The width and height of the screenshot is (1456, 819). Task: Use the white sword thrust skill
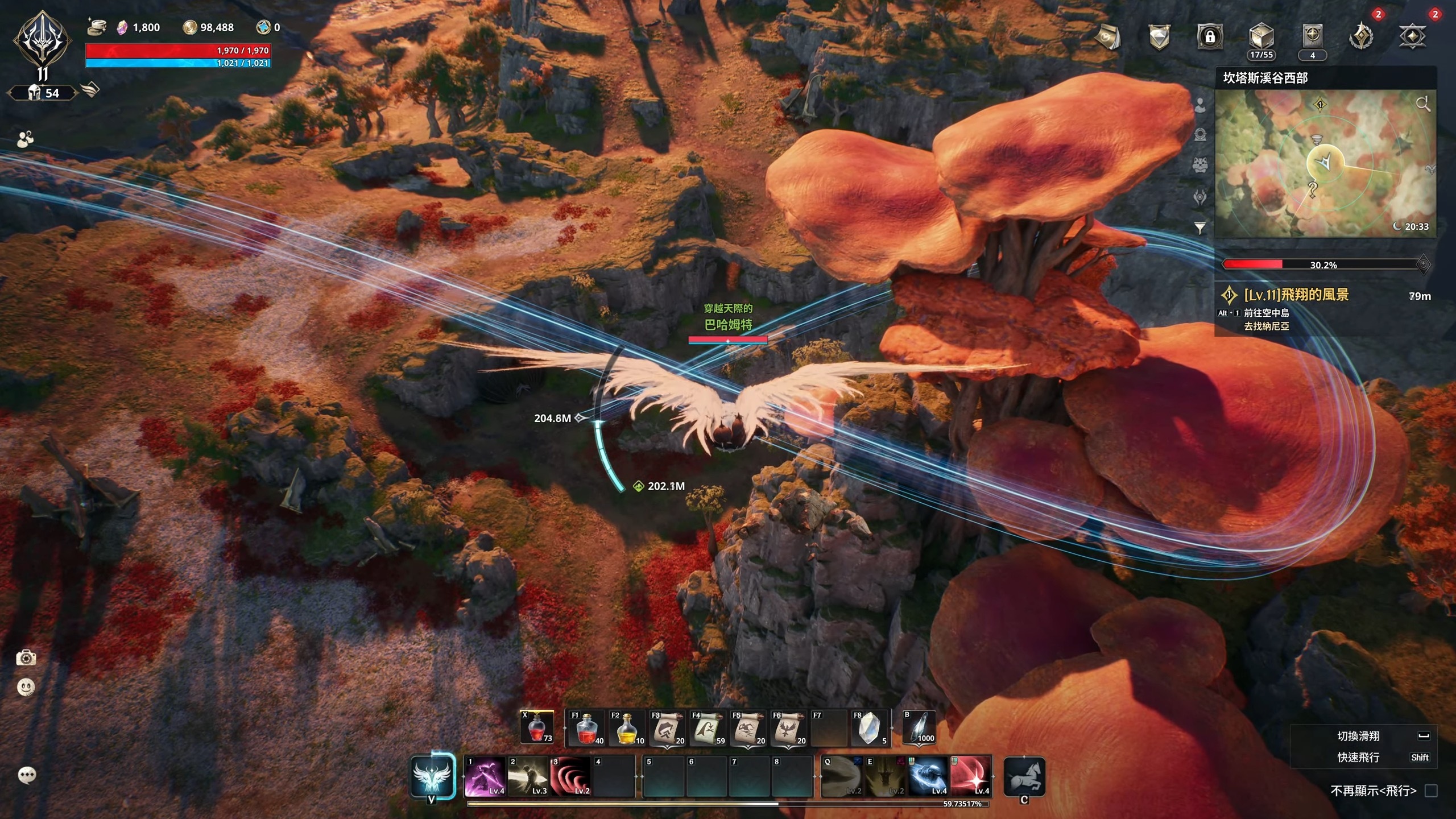click(x=528, y=776)
